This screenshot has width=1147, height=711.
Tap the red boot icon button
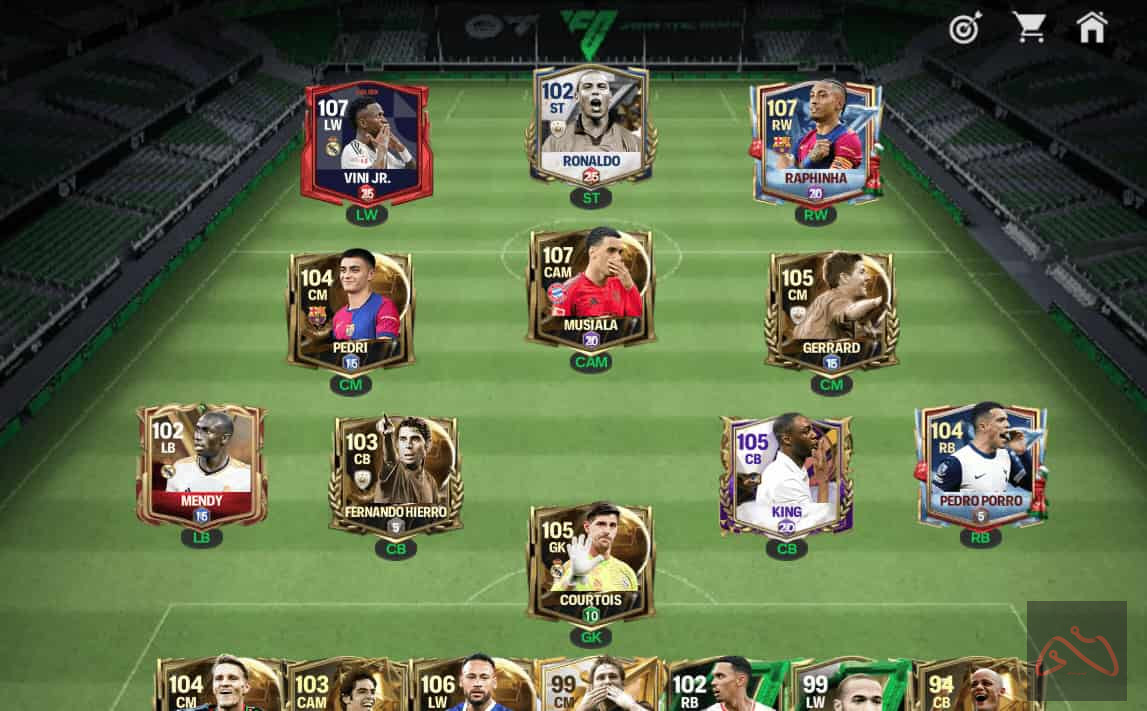pos(1076,651)
